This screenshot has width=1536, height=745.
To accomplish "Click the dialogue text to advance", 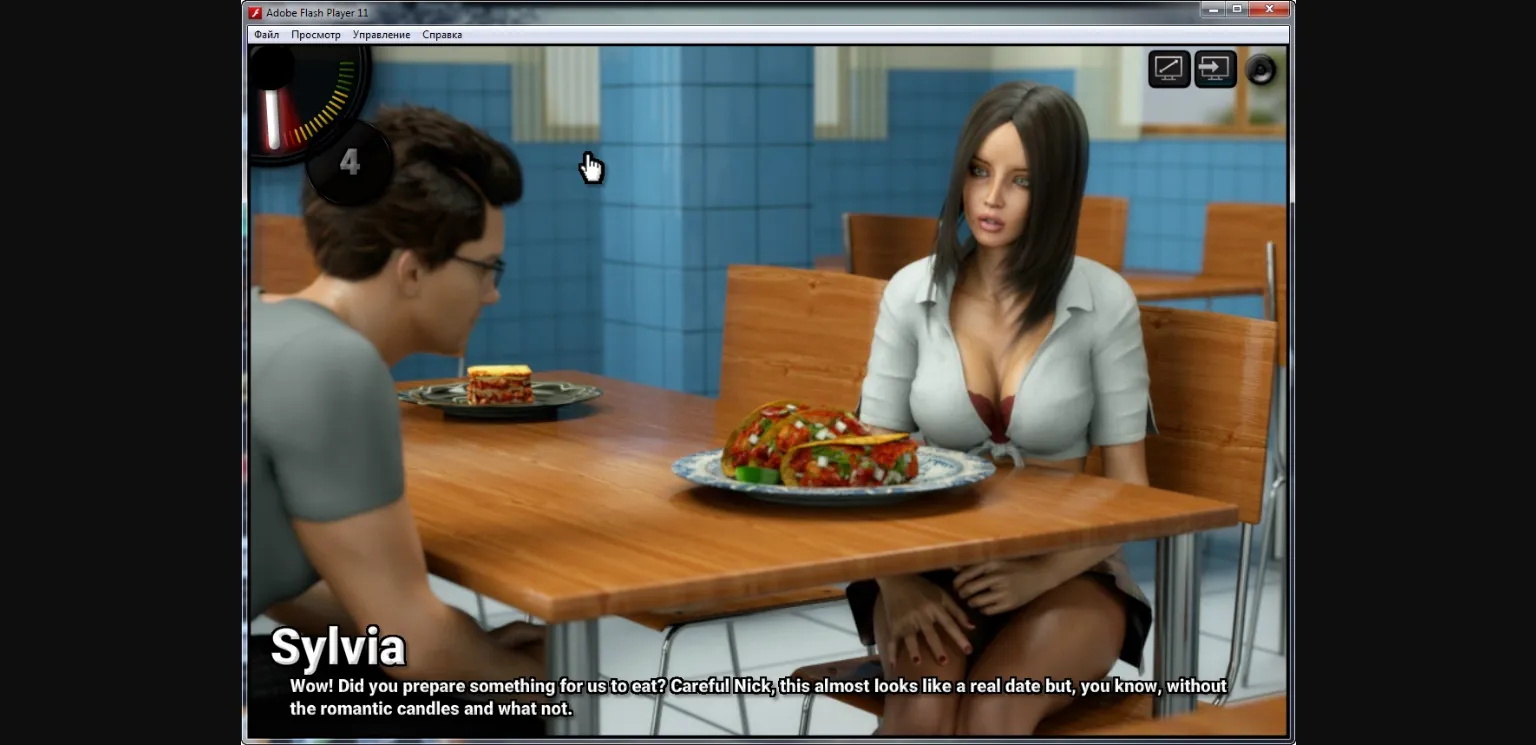I will pyautogui.click(x=756, y=696).
